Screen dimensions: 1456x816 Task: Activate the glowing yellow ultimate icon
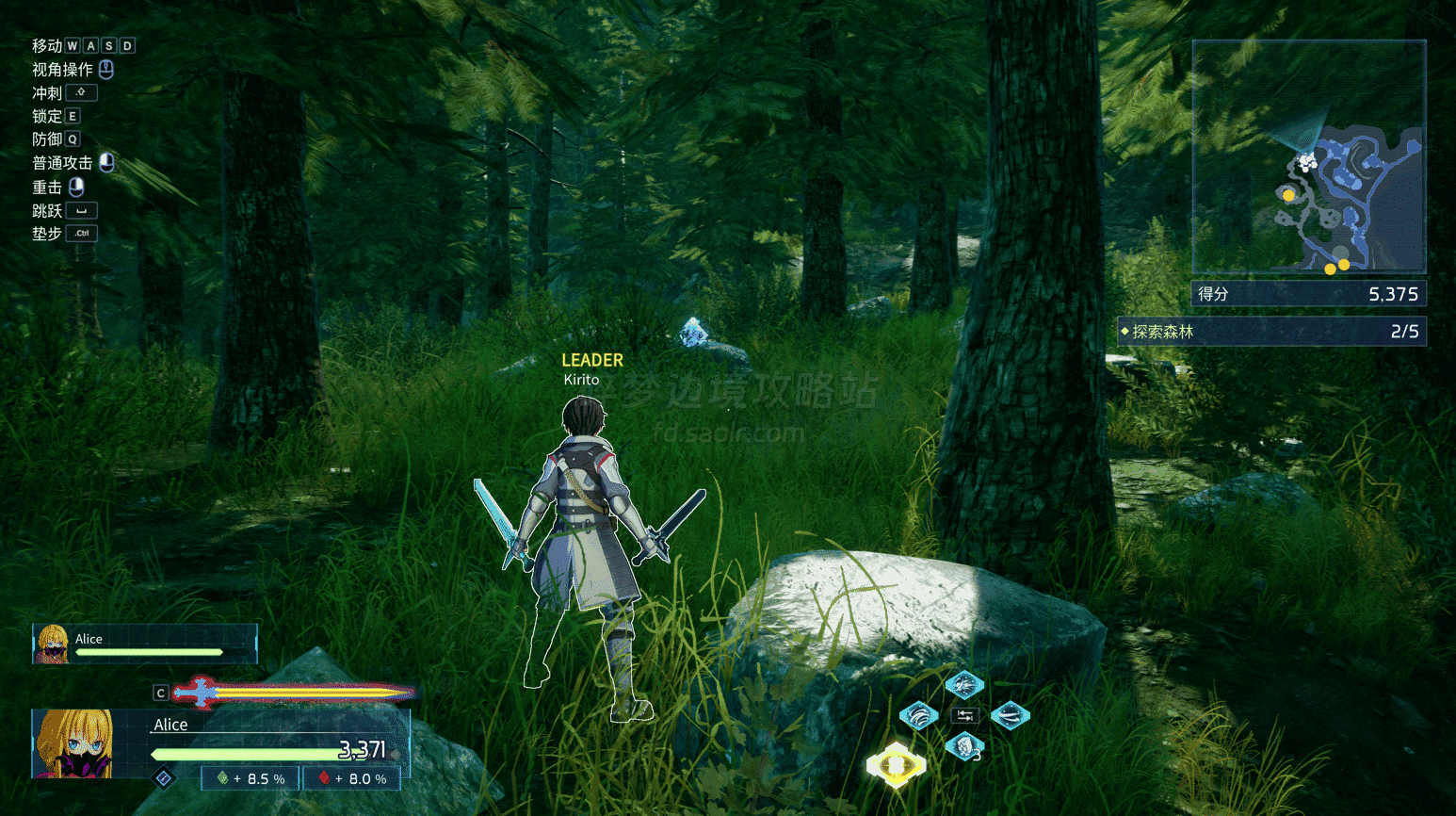coord(896,764)
